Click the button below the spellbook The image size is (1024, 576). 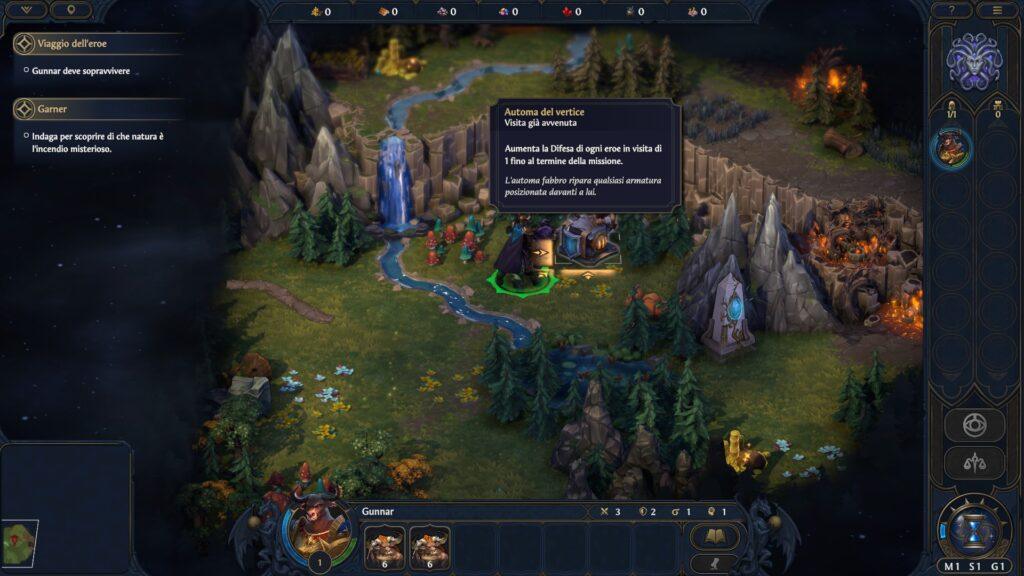coord(714,562)
